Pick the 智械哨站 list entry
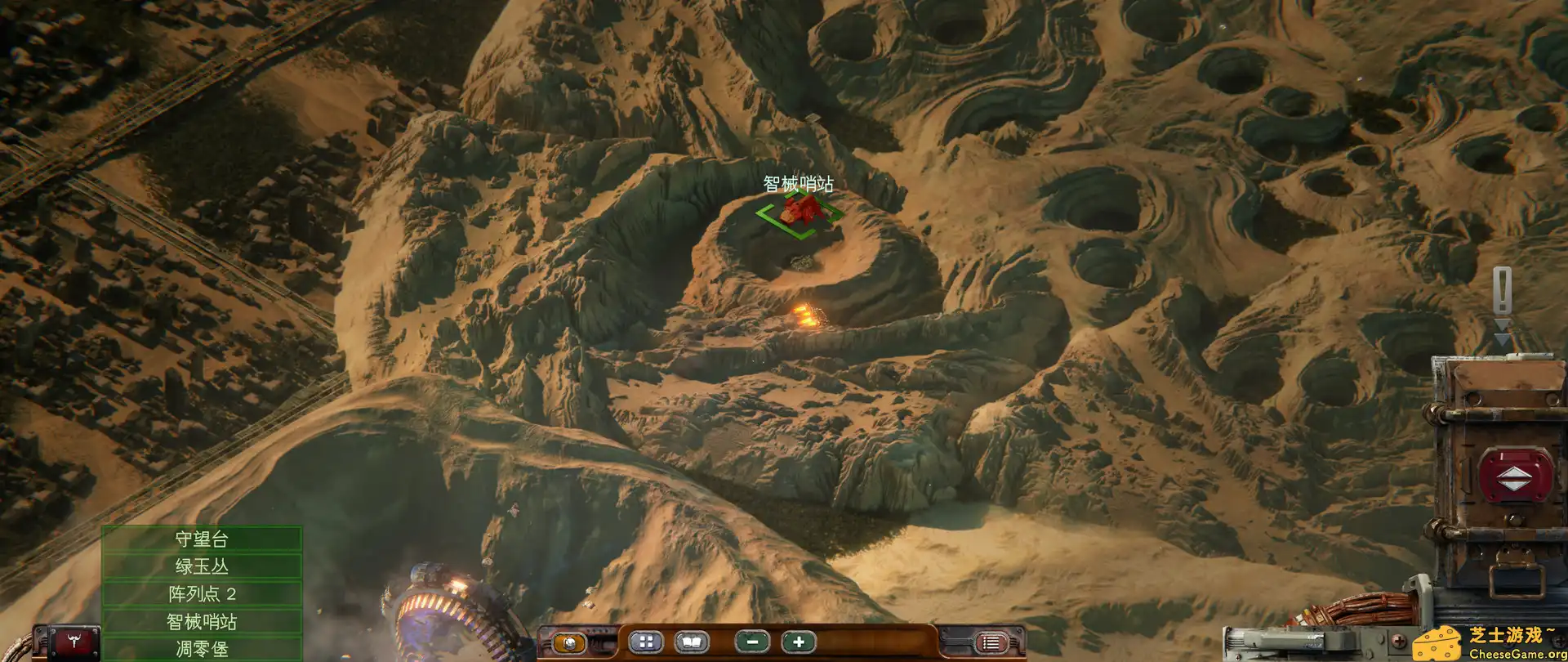 (202, 622)
